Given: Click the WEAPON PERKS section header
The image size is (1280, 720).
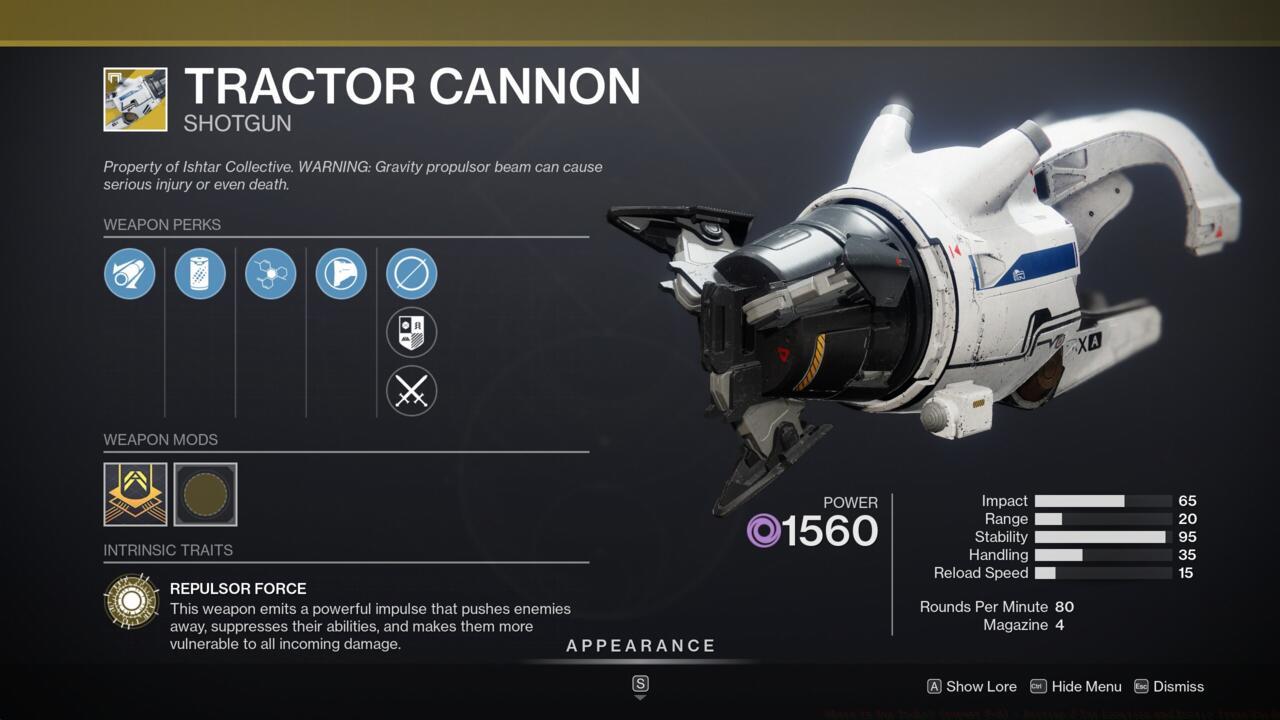Looking at the screenshot, I should pyautogui.click(x=163, y=225).
